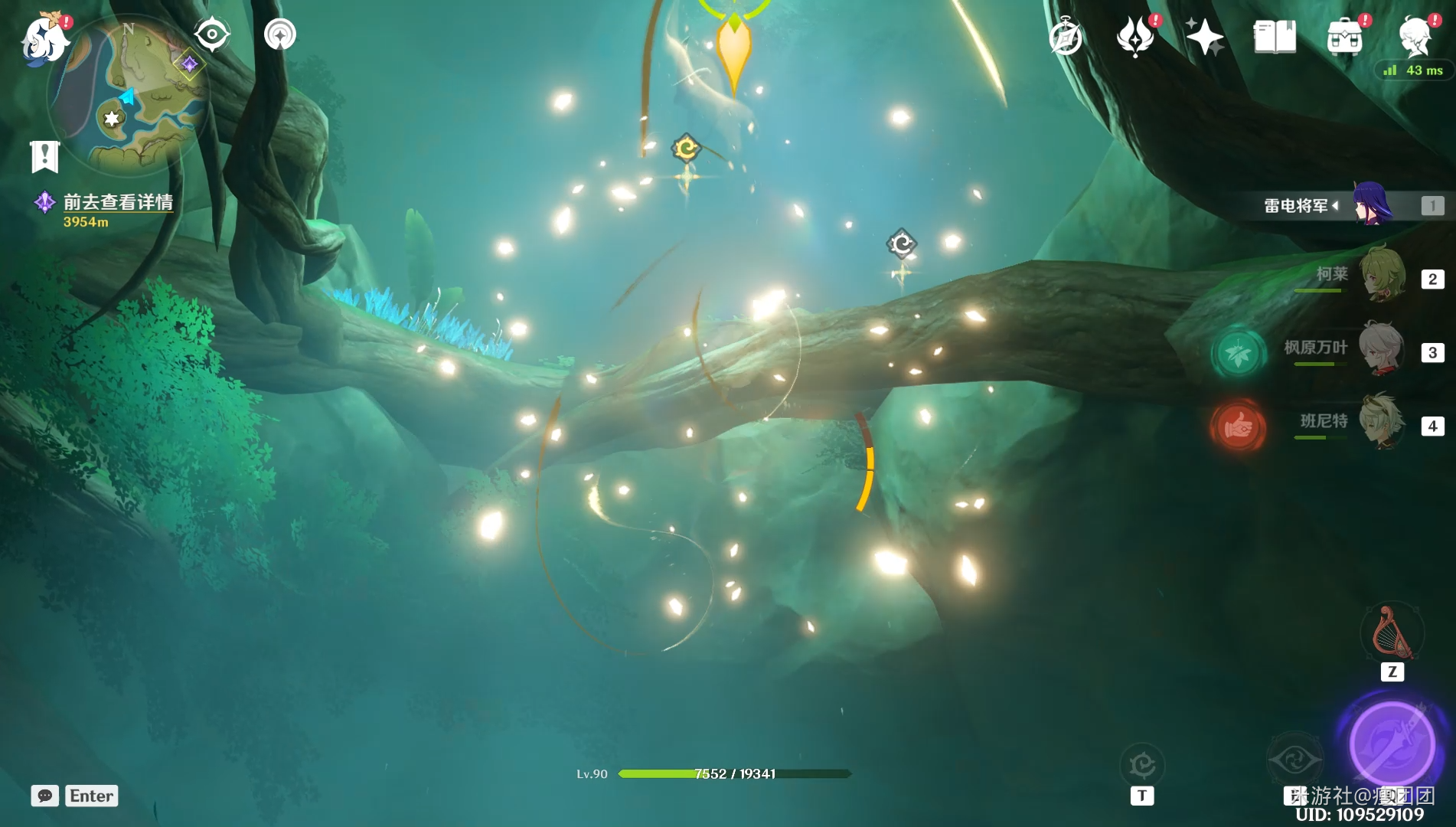Activate the purple Elemental Burst
Screen dimensions: 1456x827
(1391, 744)
